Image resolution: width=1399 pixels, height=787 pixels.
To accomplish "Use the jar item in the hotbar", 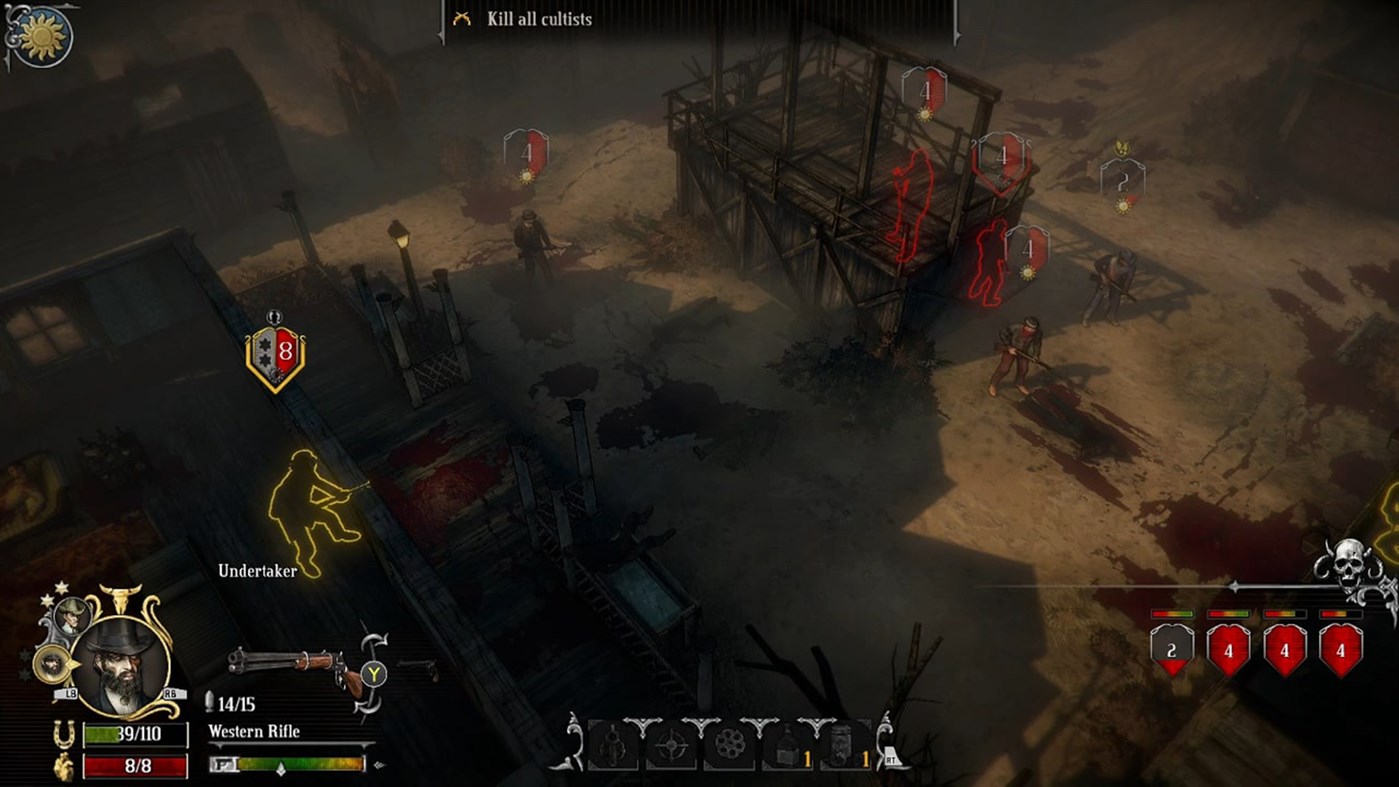I will 845,746.
